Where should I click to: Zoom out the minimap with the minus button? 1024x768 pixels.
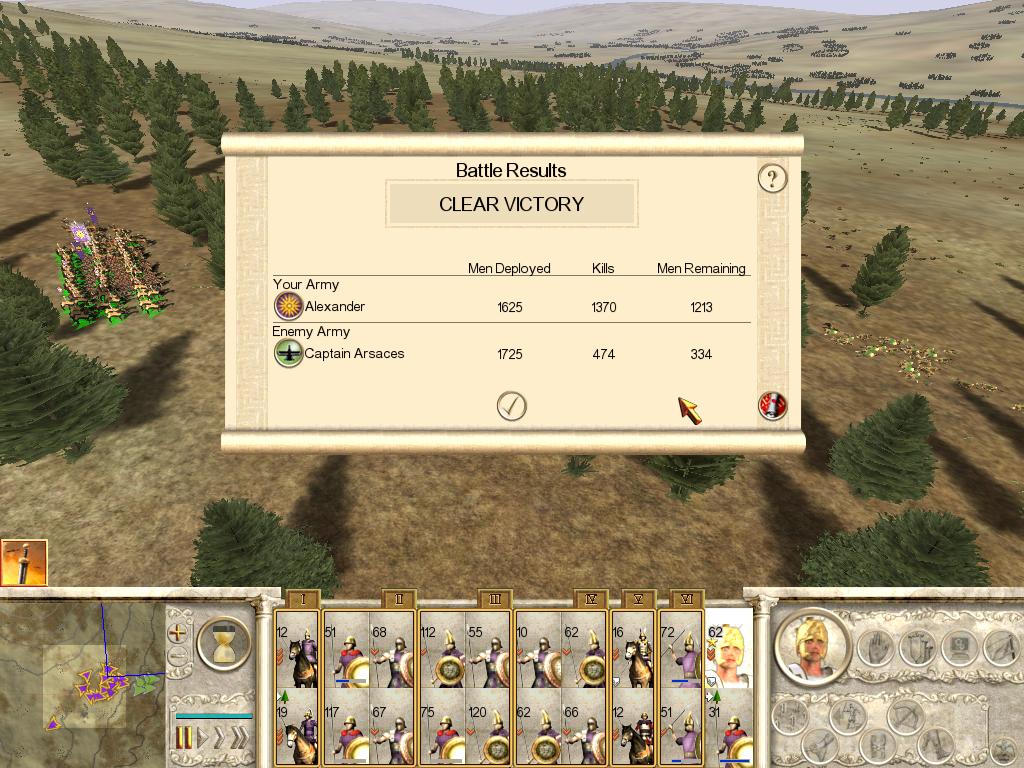click(x=178, y=658)
